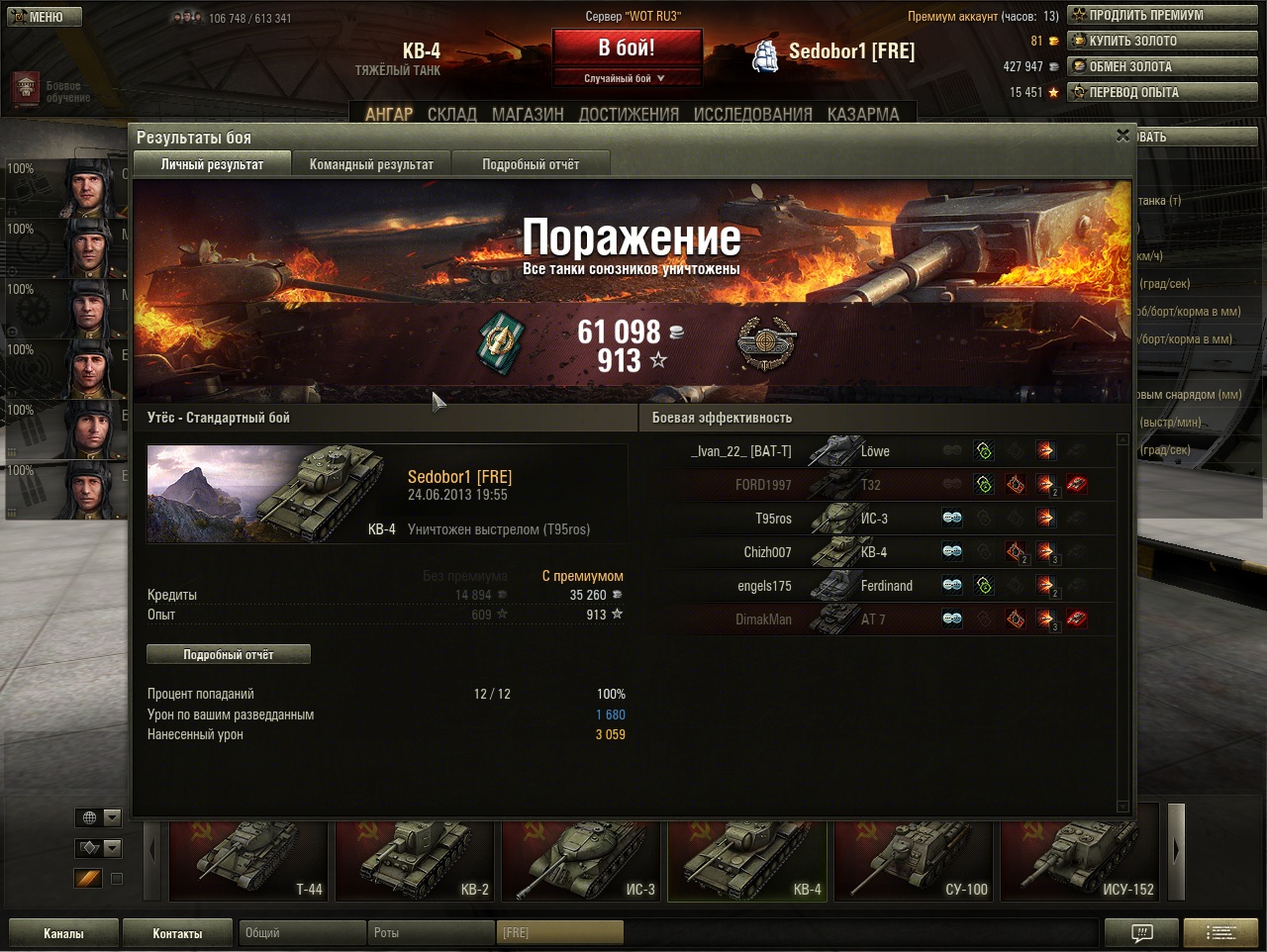1267x952 pixels.
Task: Switch to Командный результат tab
Action: (x=371, y=164)
